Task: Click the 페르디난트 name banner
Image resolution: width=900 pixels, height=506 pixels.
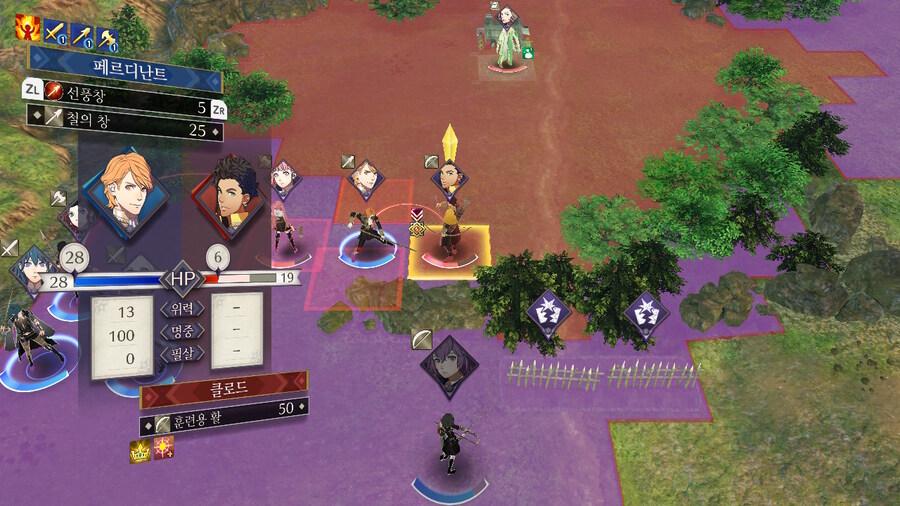Action: pyautogui.click(x=125, y=73)
